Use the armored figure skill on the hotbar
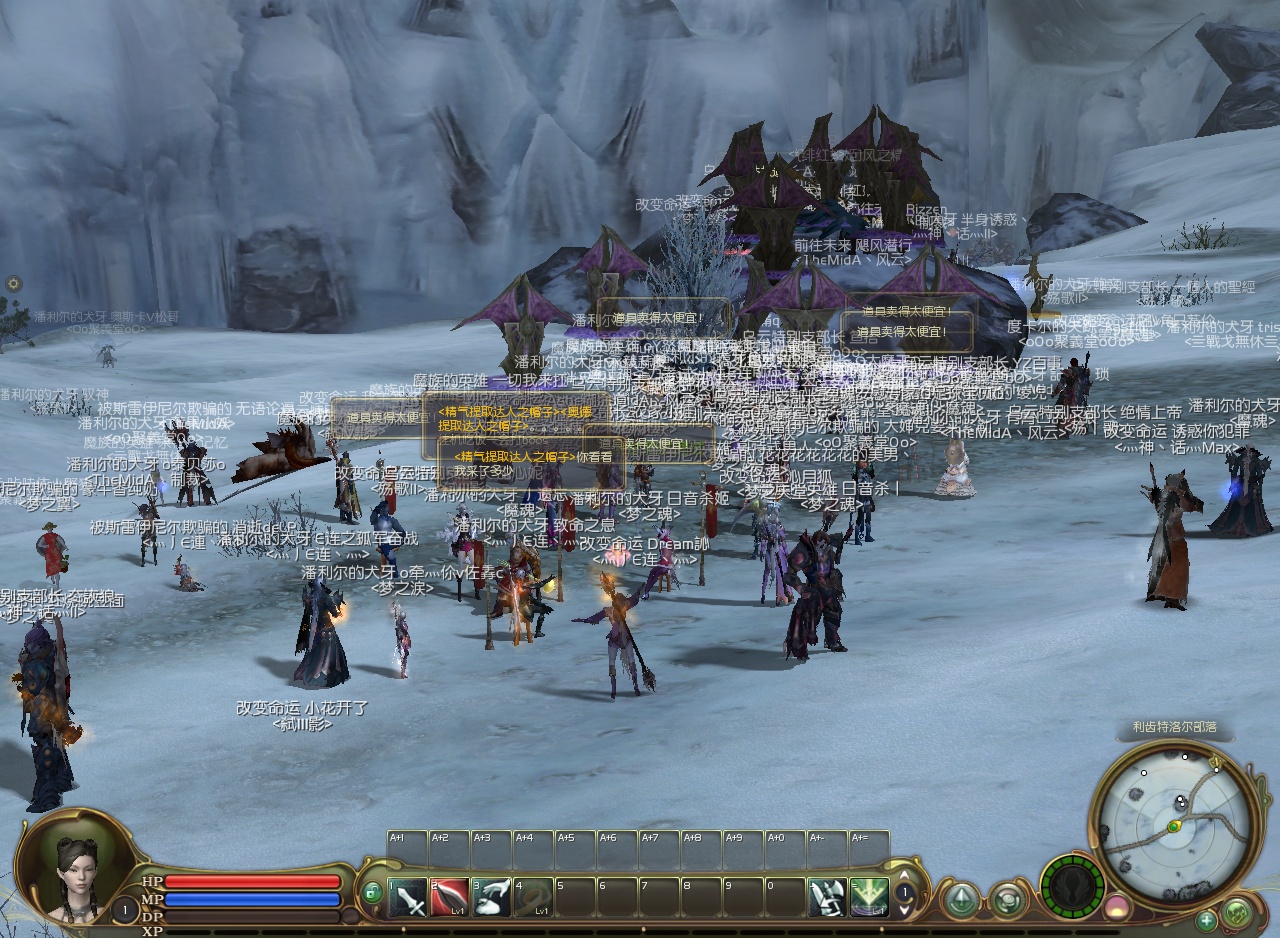This screenshot has width=1280, height=938. click(827, 897)
